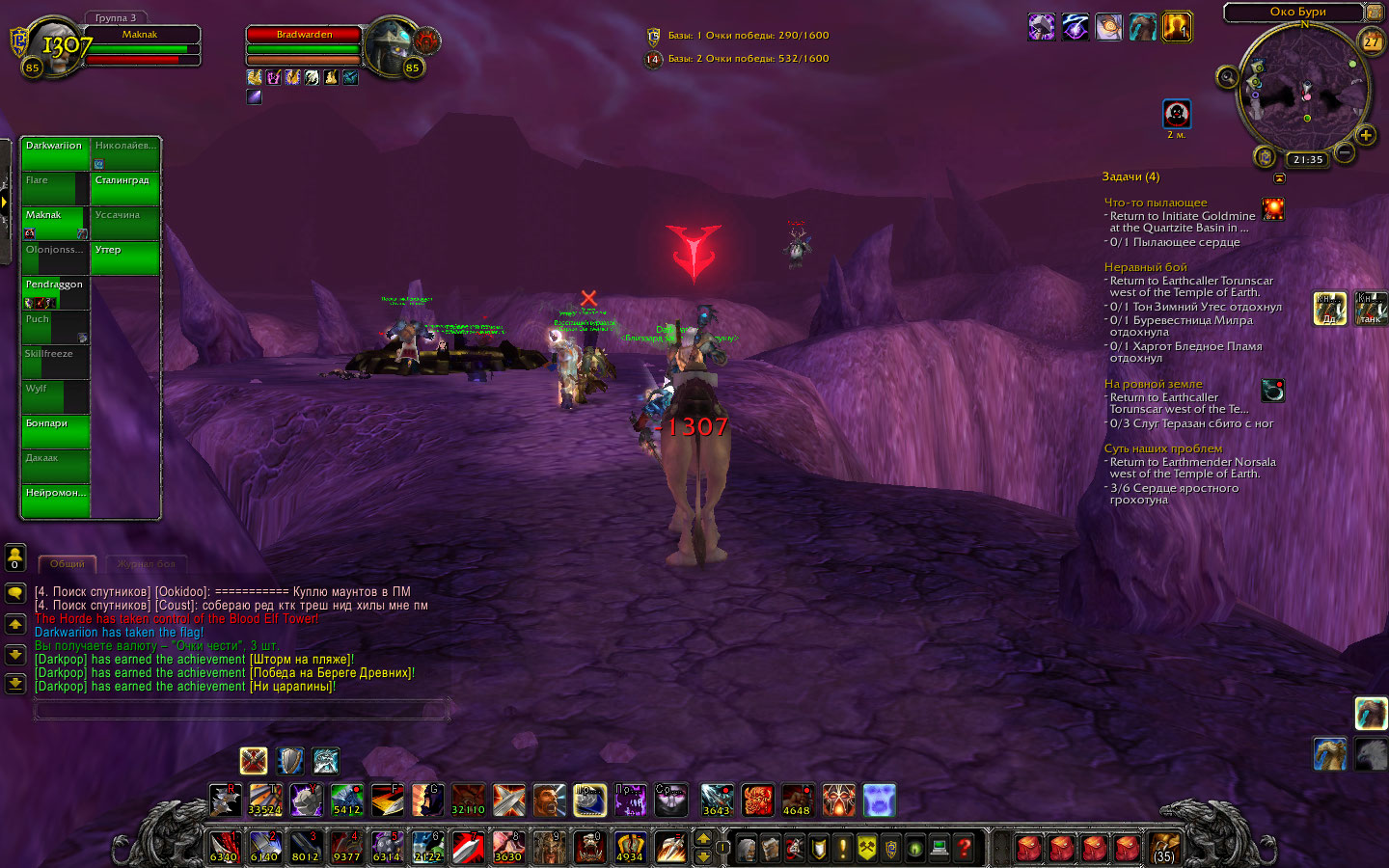1389x868 pixels.
Task: Zoom in the minimap with the plus button
Action: [x=1366, y=136]
